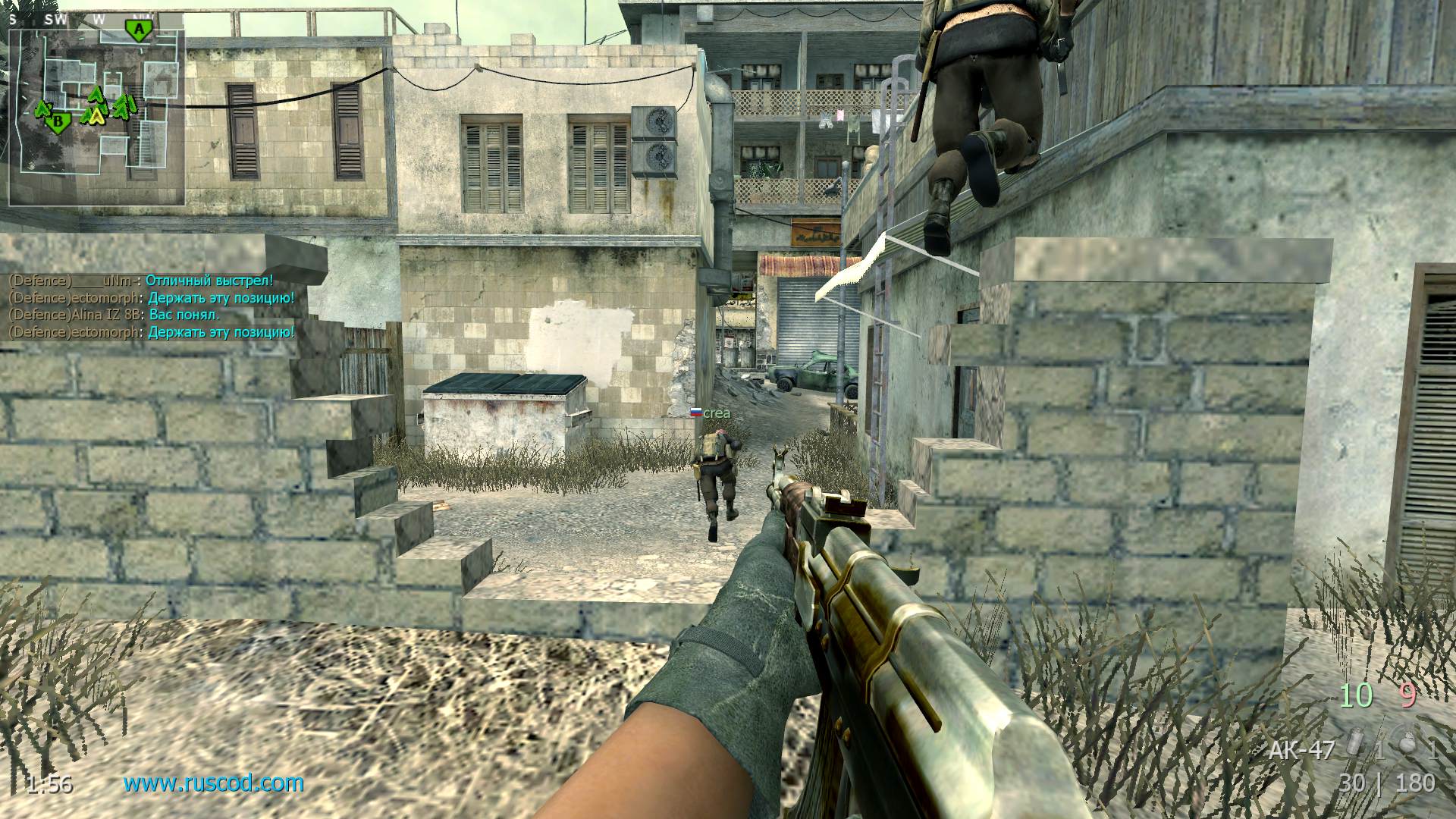
Task: Click the 'crea' teammate name tag
Action: tap(716, 413)
